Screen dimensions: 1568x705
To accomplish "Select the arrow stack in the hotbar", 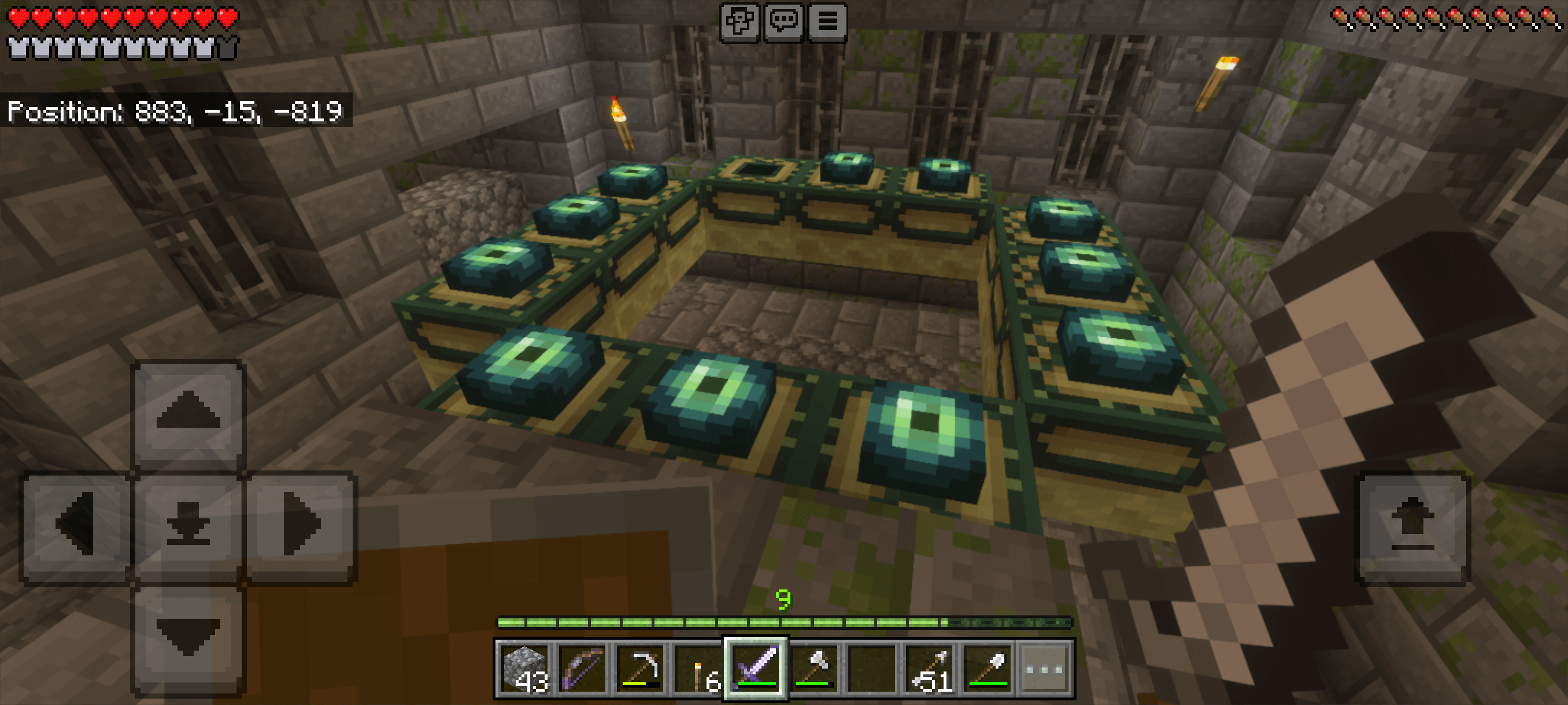I will [929, 669].
